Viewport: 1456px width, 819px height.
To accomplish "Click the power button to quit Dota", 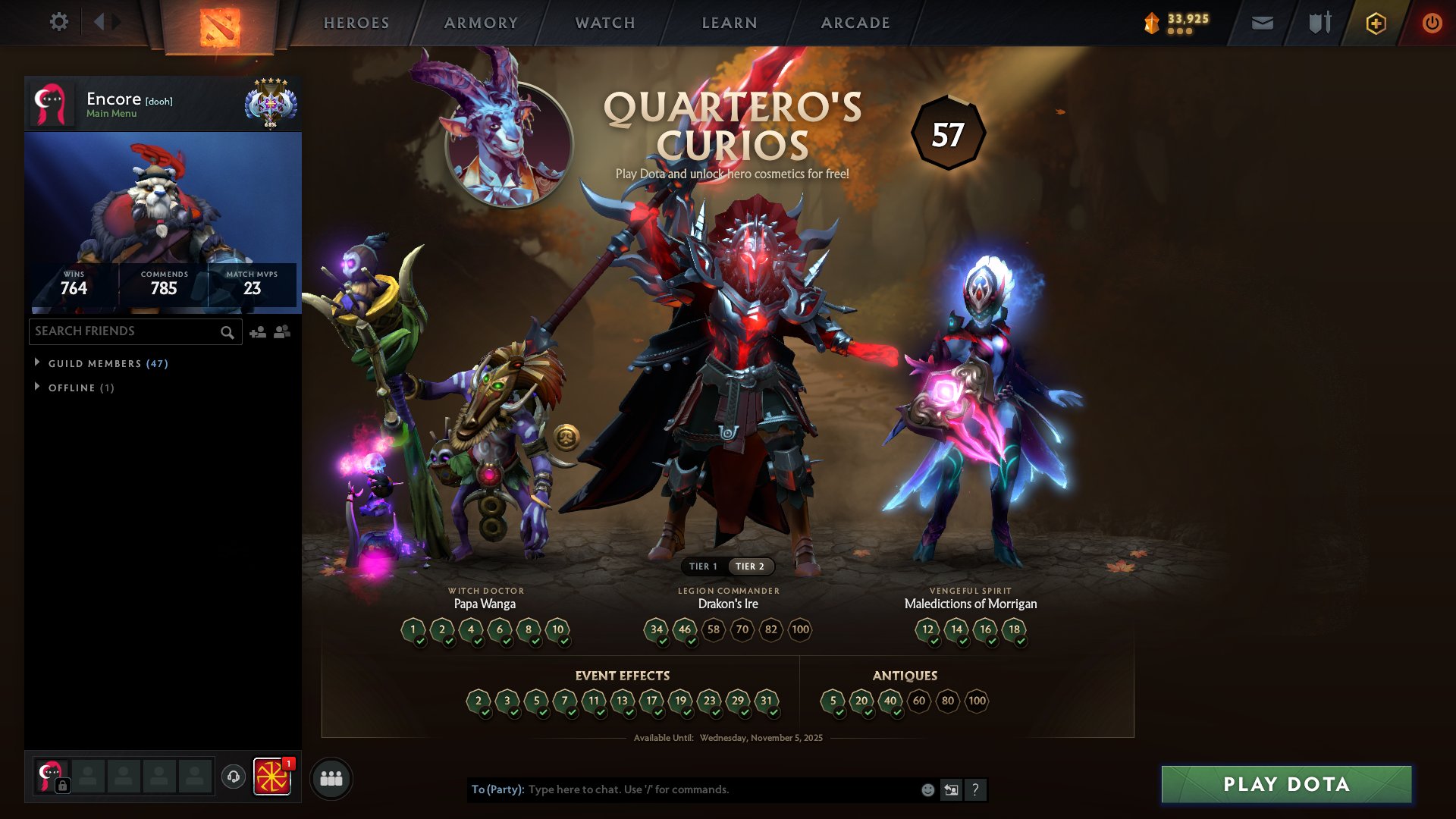I will (x=1432, y=22).
